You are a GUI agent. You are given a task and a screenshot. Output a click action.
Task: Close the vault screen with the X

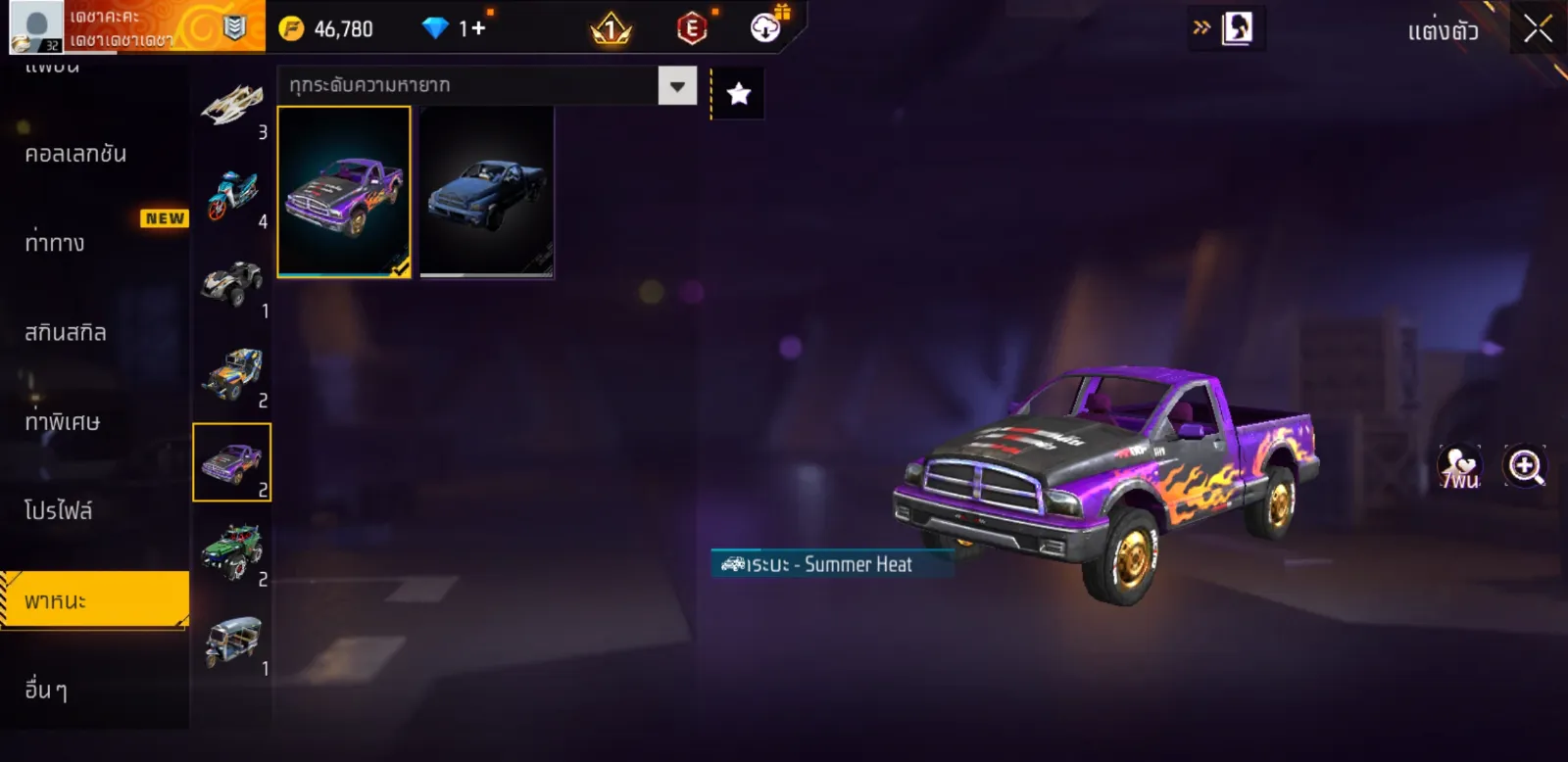tap(1537, 29)
